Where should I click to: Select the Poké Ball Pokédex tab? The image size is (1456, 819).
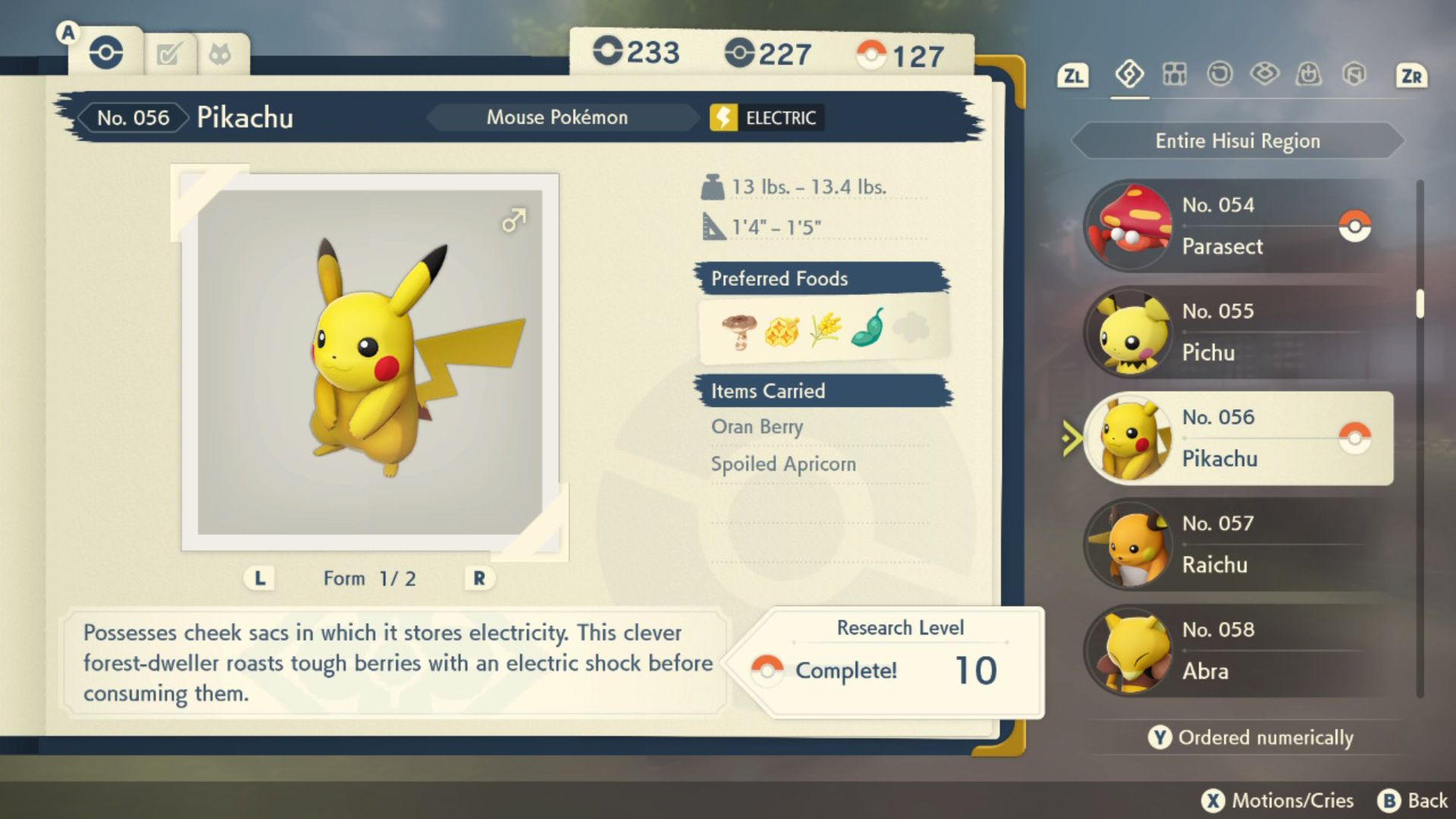tap(106, 53)
